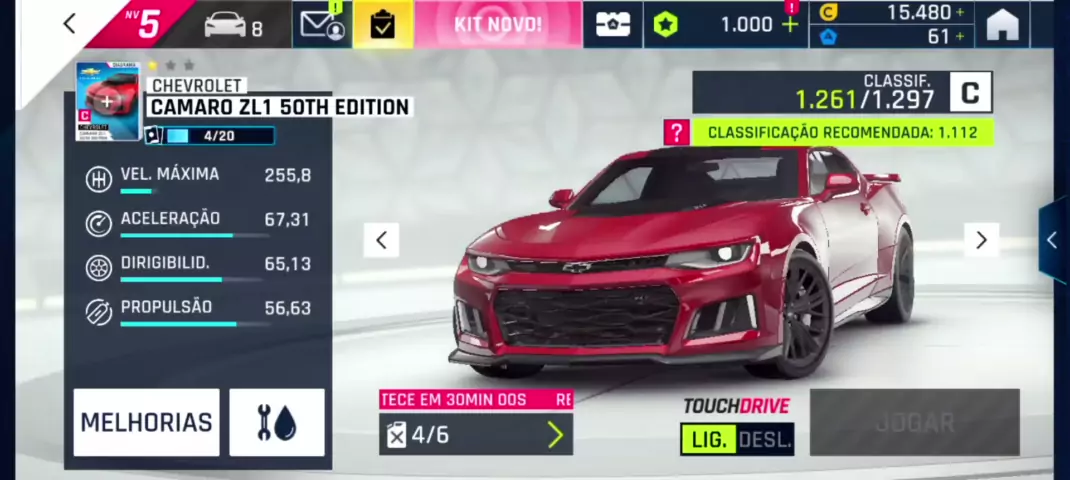1070x480 pixels.
Task: Switch to the previous car
Action: click(381, 239)
